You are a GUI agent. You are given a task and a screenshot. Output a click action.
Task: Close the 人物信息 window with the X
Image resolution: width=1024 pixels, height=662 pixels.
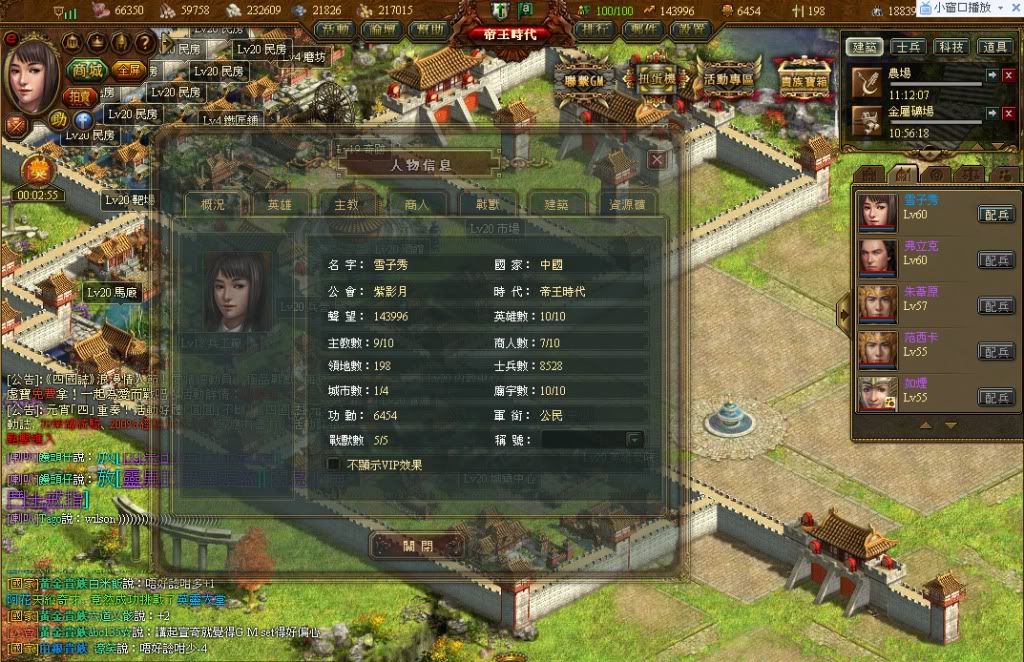pos(656,159)
